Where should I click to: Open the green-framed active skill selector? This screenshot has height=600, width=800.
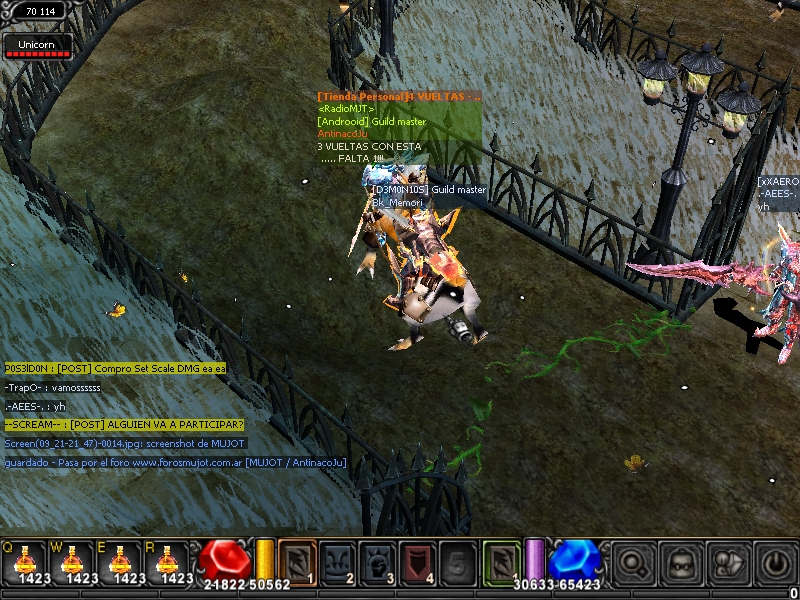[502, 561]
